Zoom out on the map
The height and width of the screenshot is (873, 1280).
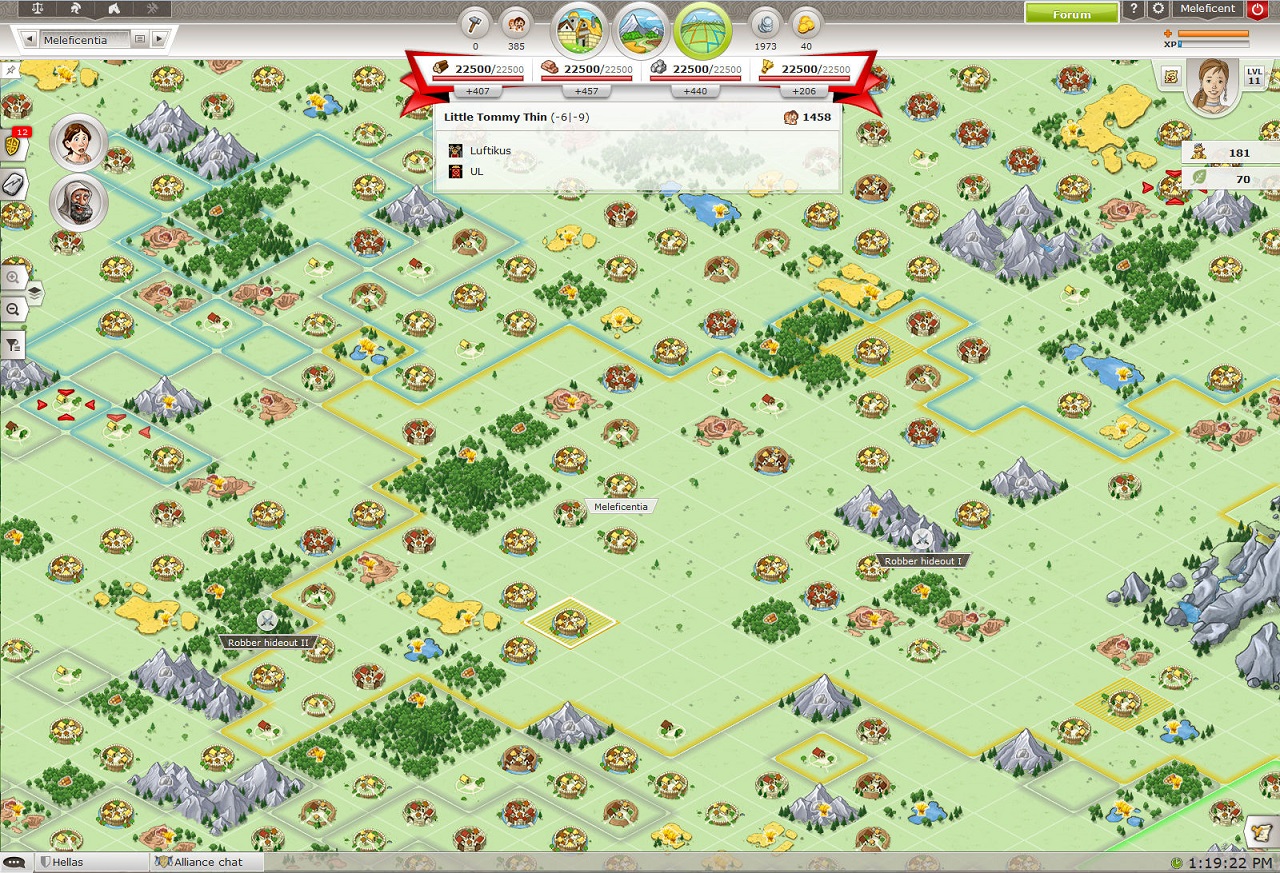[x=13, y=310]
